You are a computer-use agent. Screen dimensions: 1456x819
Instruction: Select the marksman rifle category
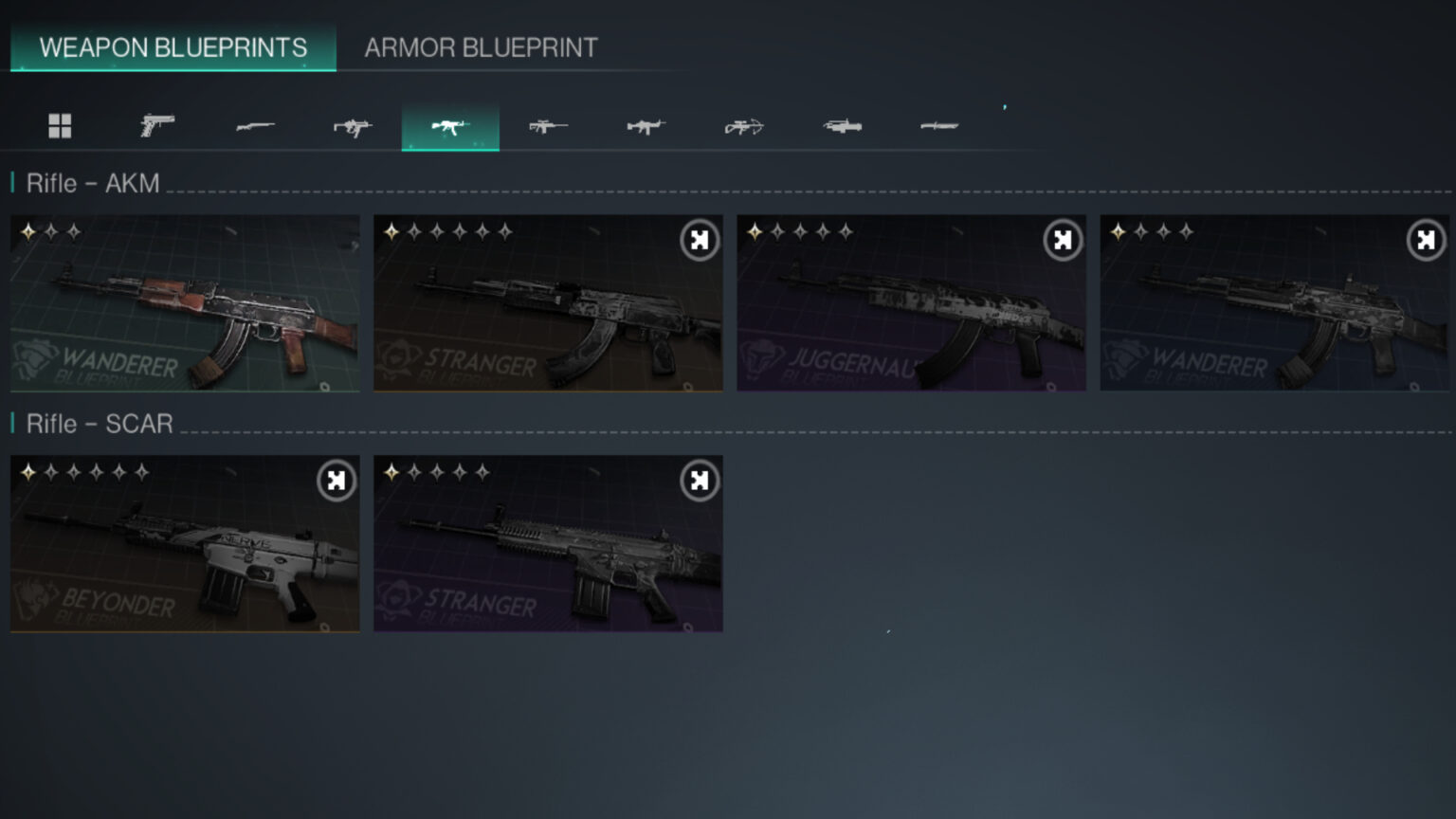point(547,125)
